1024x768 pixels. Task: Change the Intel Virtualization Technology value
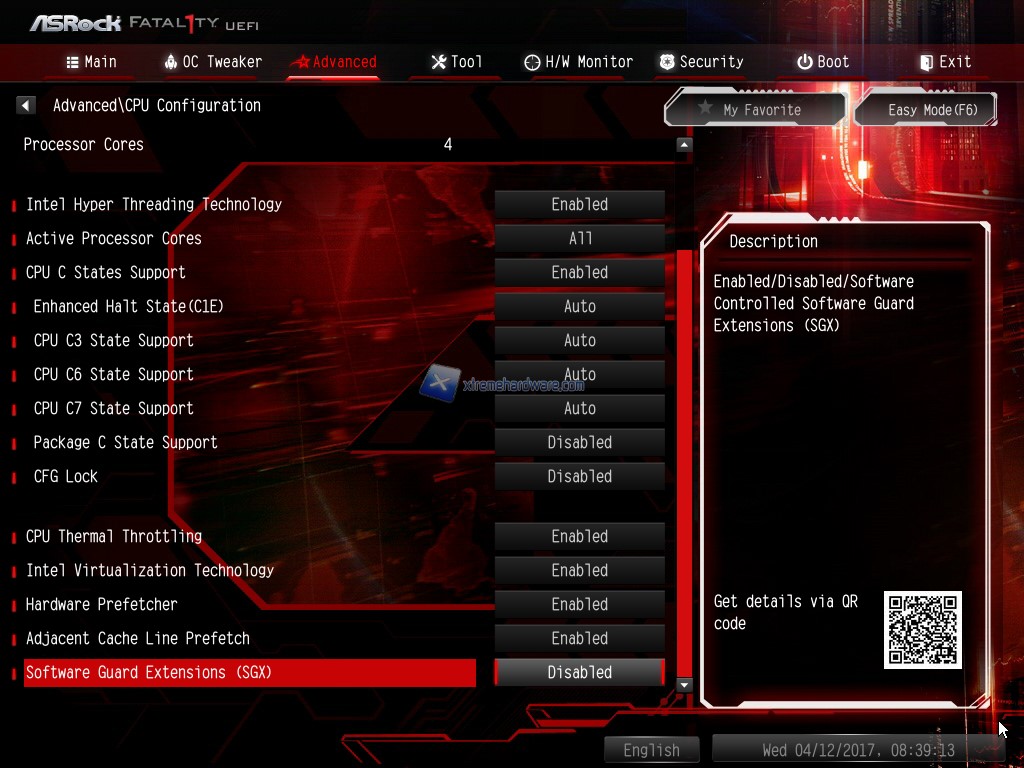click(580, 571)
